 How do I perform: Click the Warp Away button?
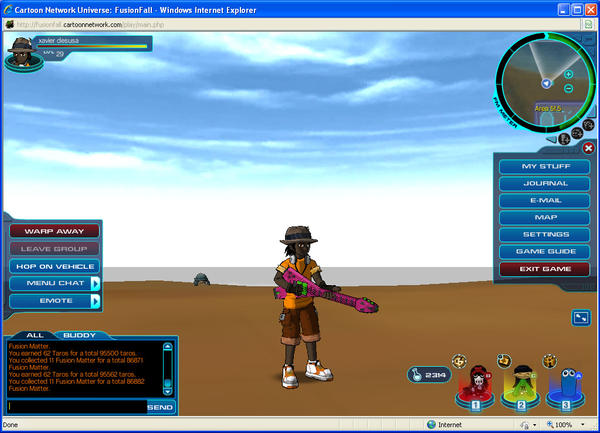(x=54, y=231)
